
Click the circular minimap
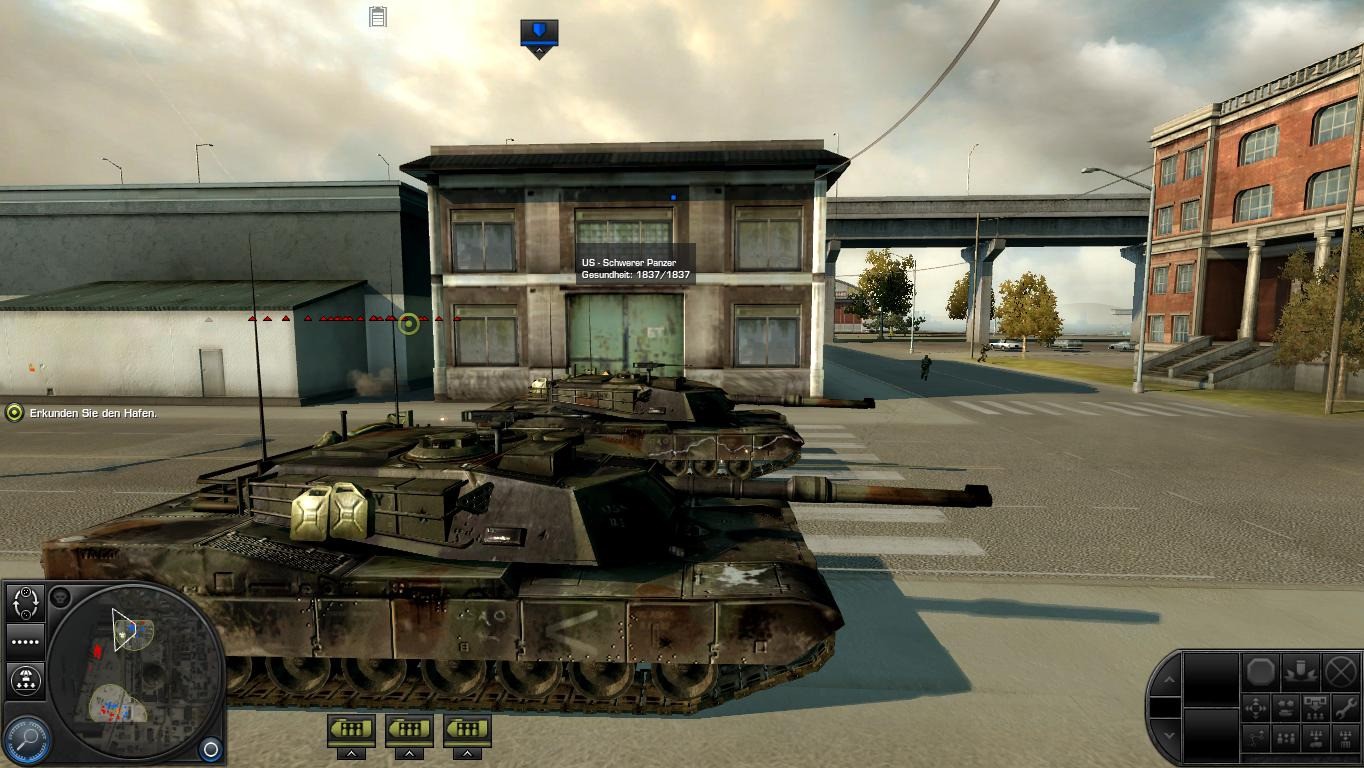point(134,672)
